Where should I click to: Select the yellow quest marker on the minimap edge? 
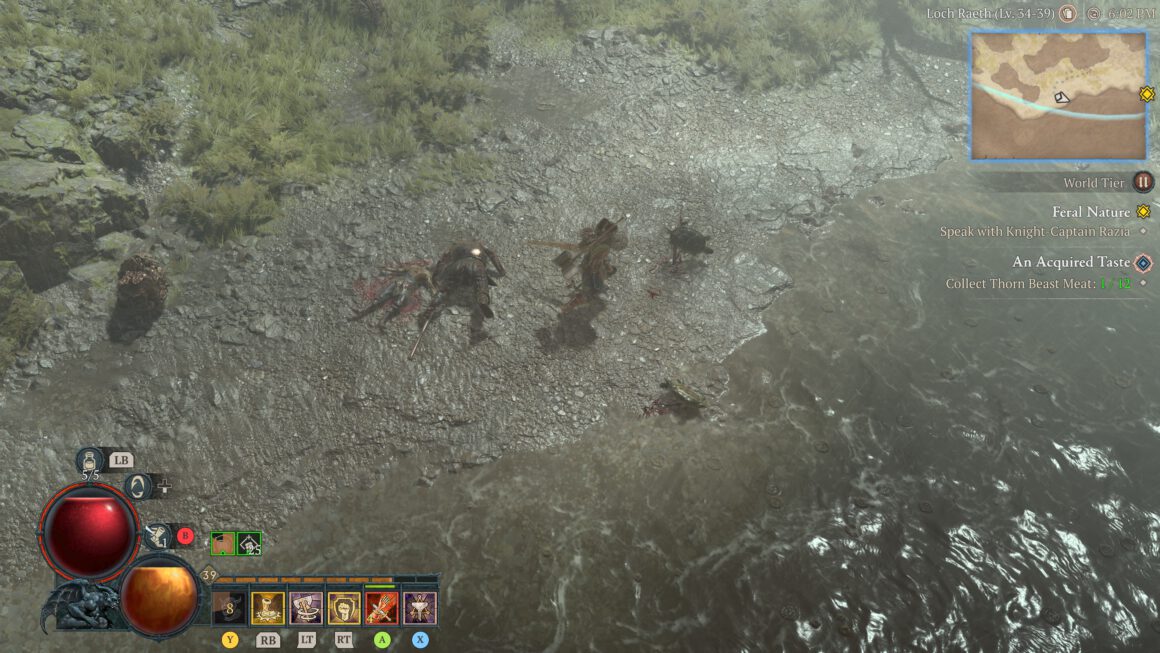click(x=1147, y=94)
